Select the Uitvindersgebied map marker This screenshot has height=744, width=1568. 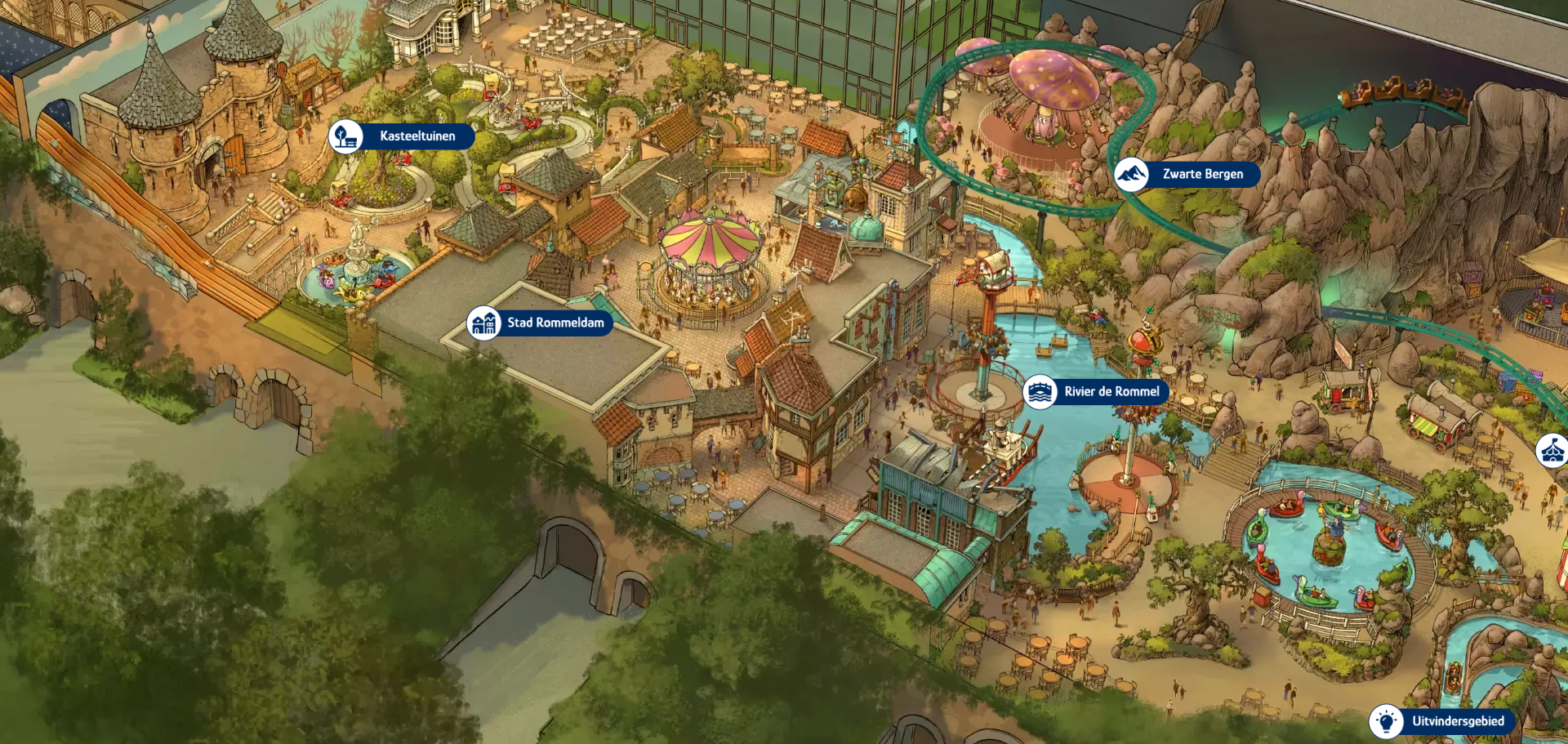coord(1442,721)
